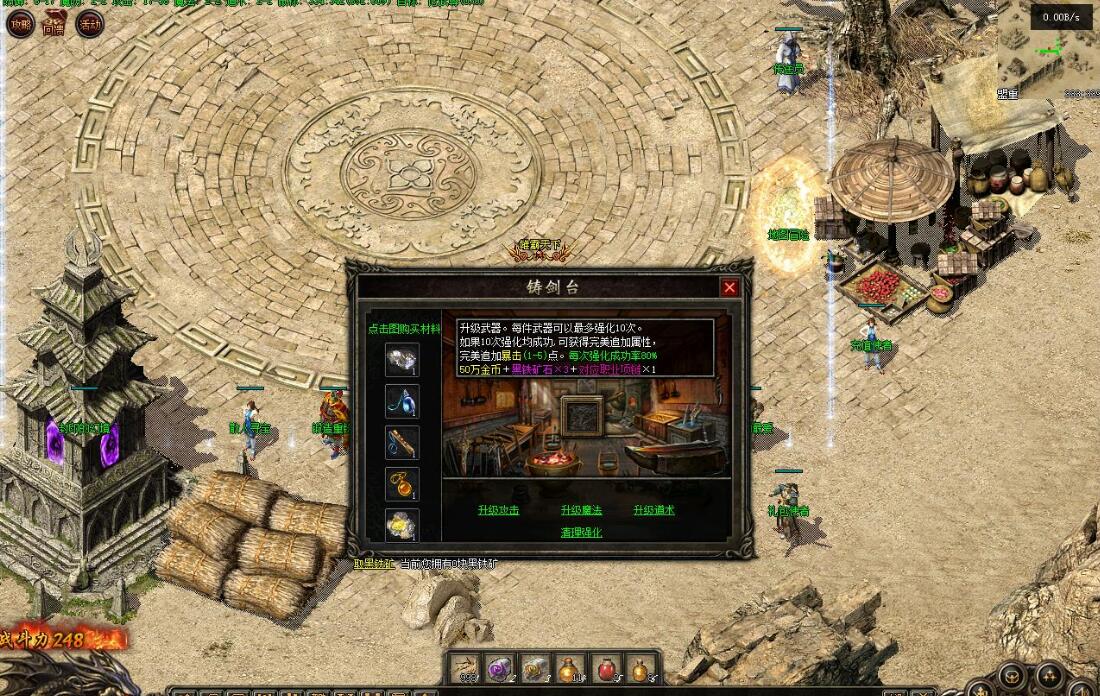Click the 清理强化 reset link

click(581, 533)
